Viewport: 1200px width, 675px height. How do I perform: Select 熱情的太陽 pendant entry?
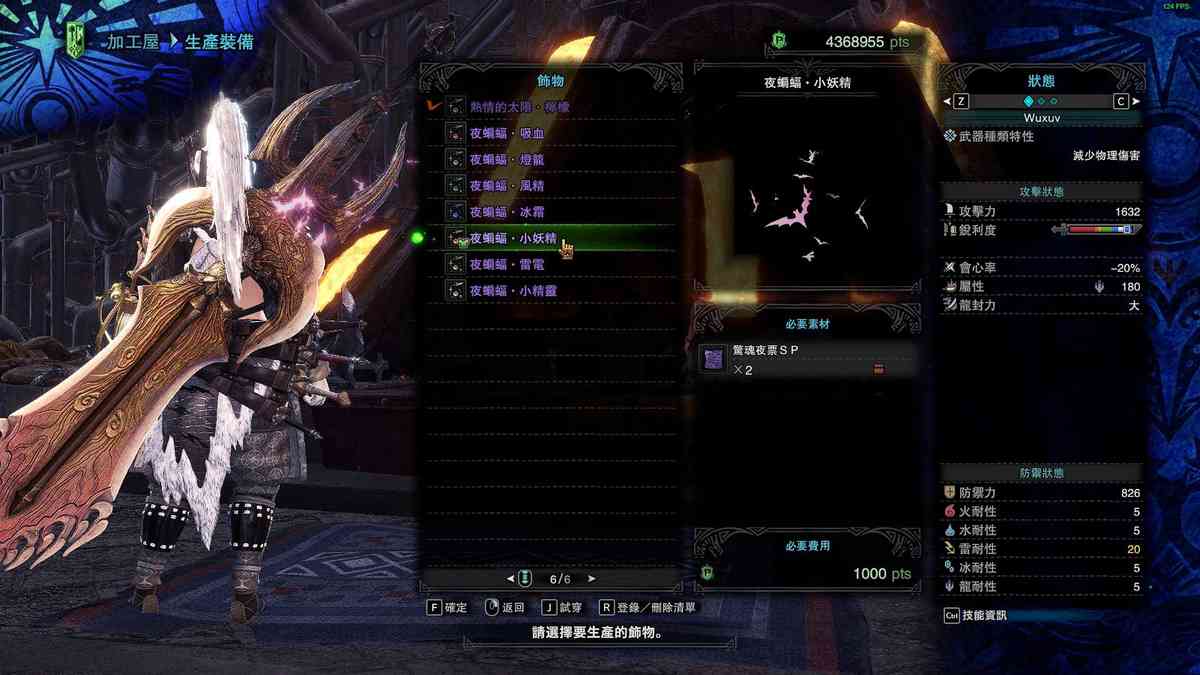520,106
